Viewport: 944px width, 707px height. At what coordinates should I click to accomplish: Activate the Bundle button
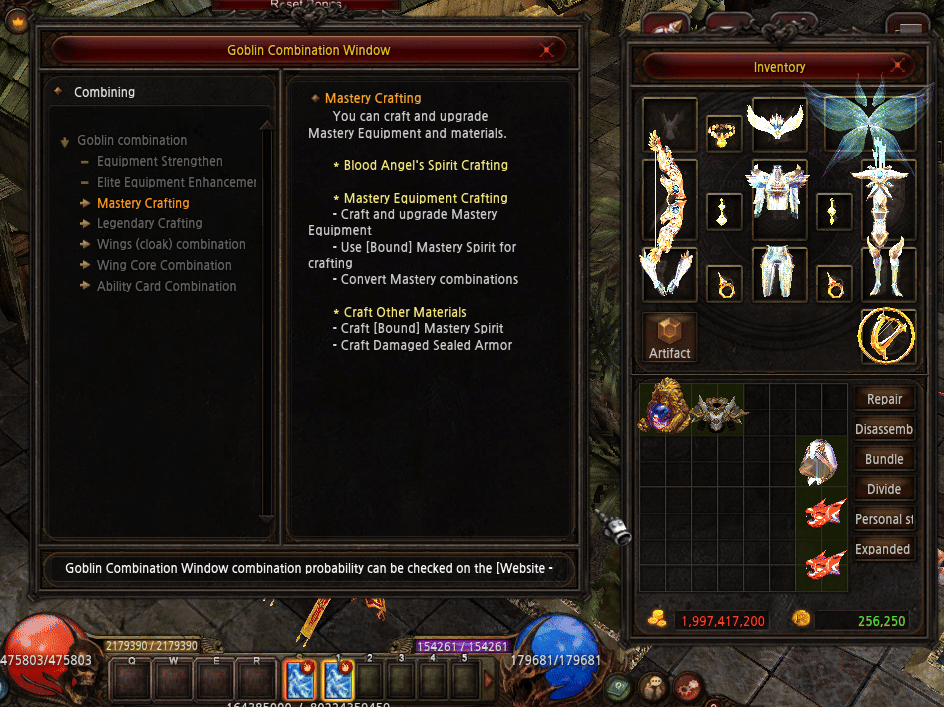884,459
